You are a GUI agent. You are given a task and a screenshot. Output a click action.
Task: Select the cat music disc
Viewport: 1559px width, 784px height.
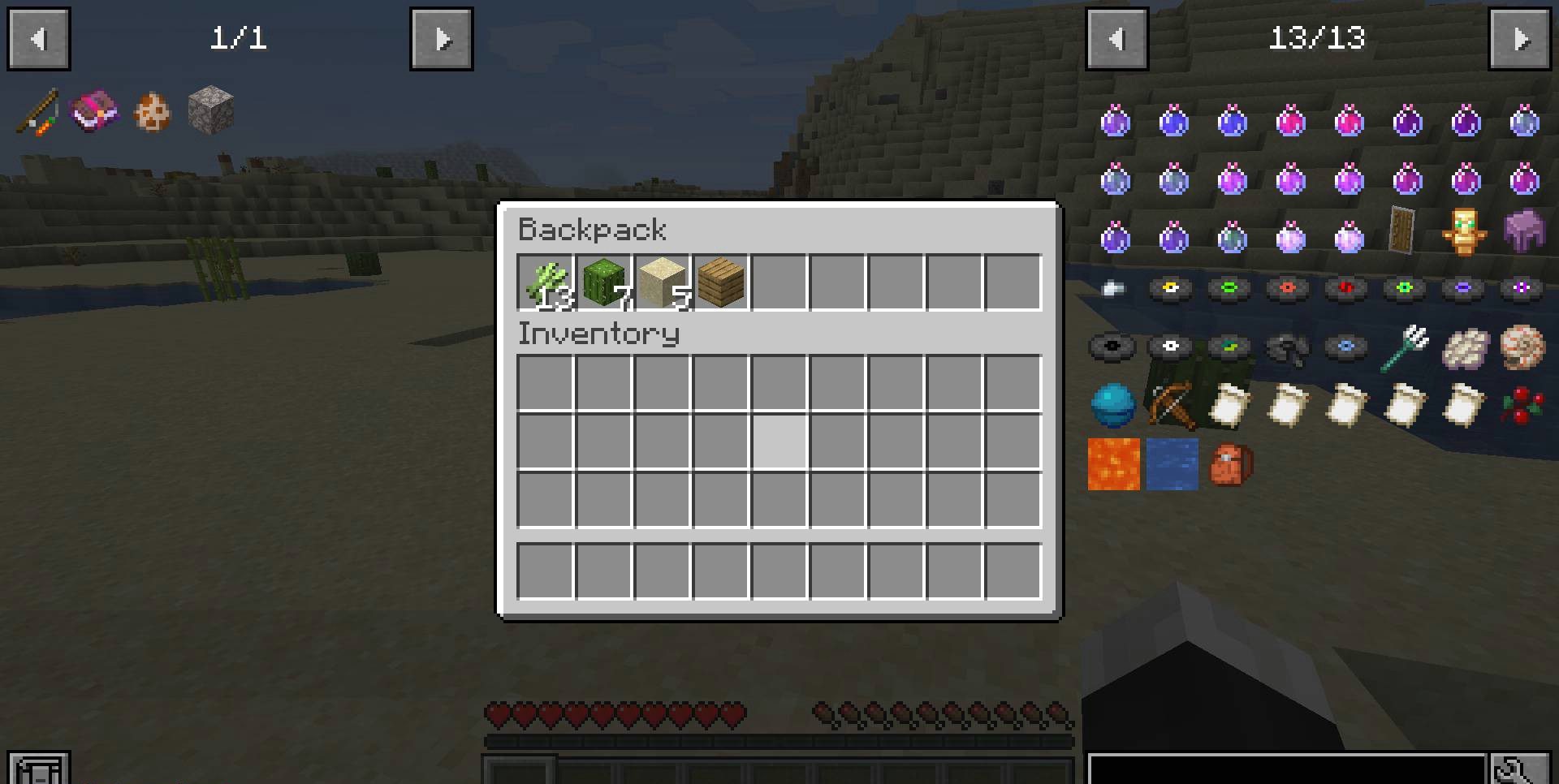click(x=1229, y=288)
